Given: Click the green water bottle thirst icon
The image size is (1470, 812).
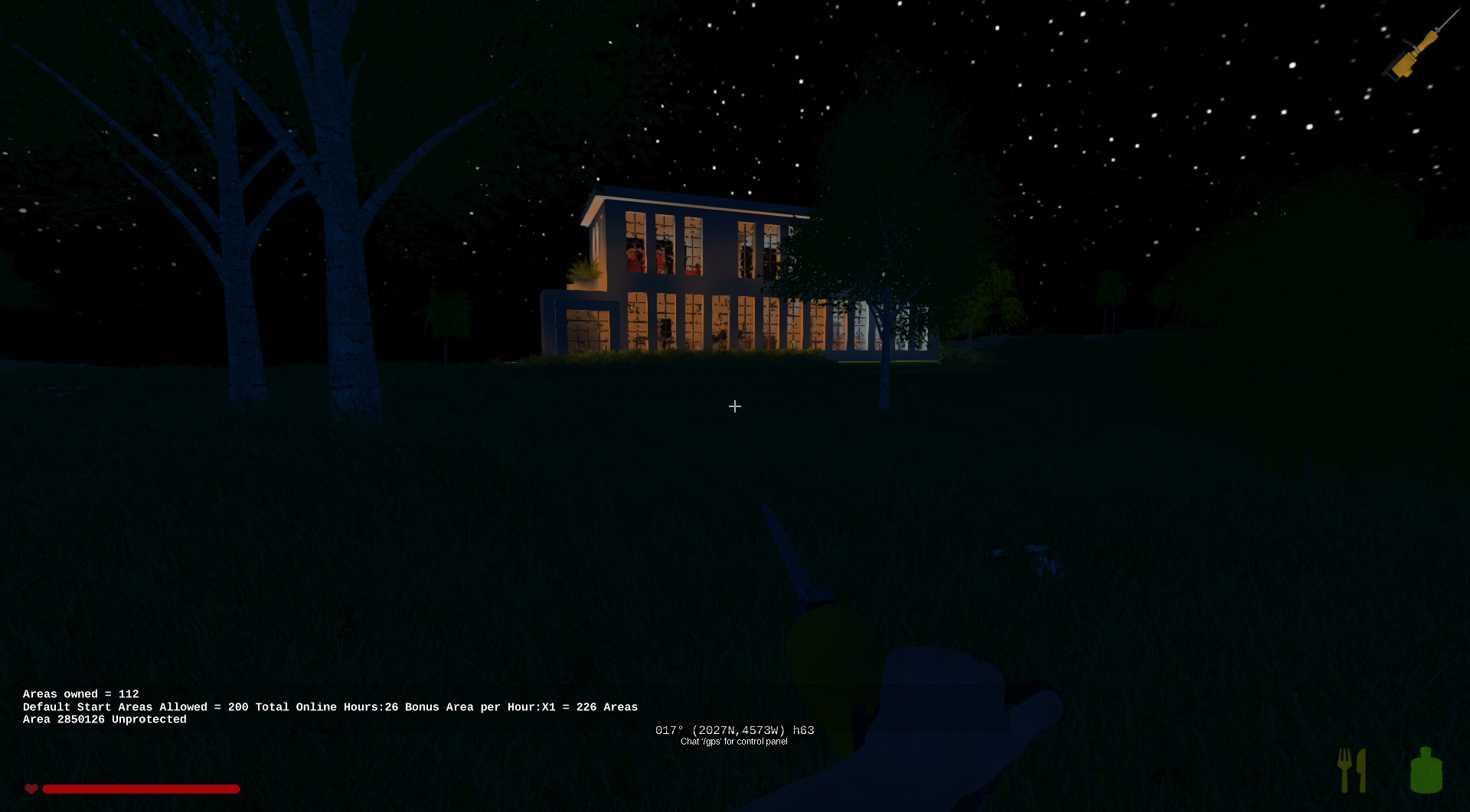Looking at the screenshot, I should (x=1426, y=770).
